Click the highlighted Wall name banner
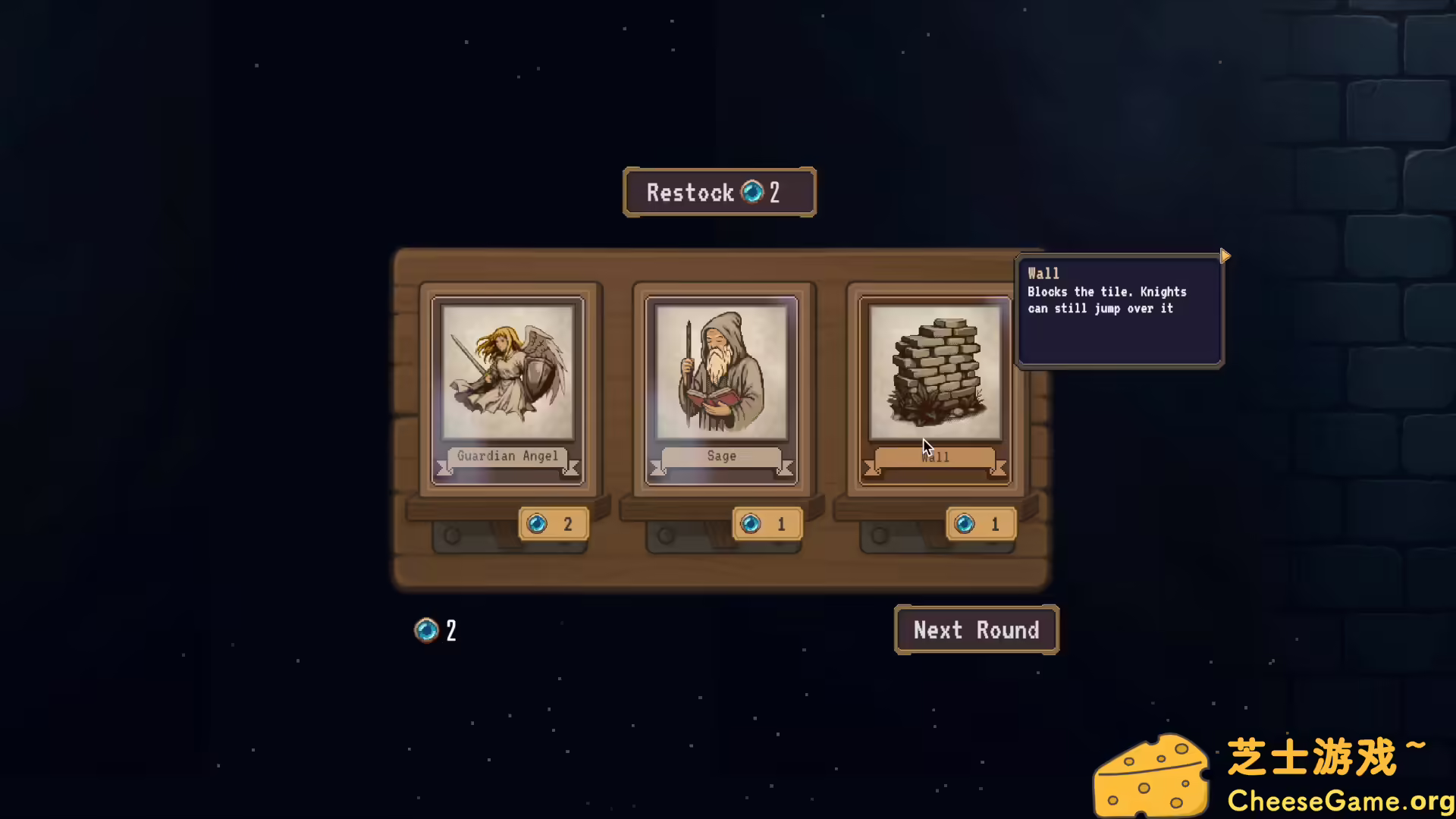The width and height of the screenshot is (1456, 819). tap(934, 456)
